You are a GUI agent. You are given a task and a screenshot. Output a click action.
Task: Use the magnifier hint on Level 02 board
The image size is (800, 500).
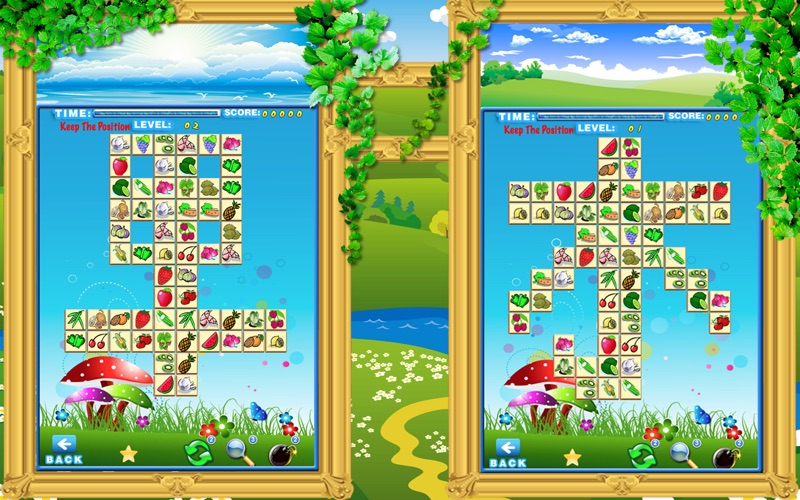(240, 453)
